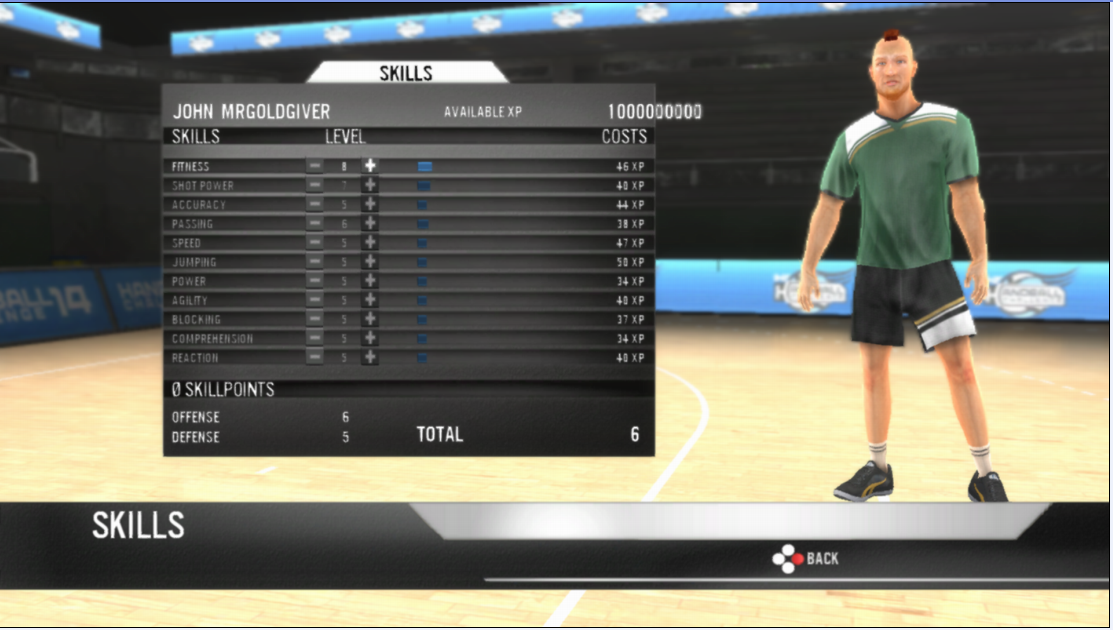Add a level to Accuracy
Screen dimensions: 1113x630
(370, 204)
